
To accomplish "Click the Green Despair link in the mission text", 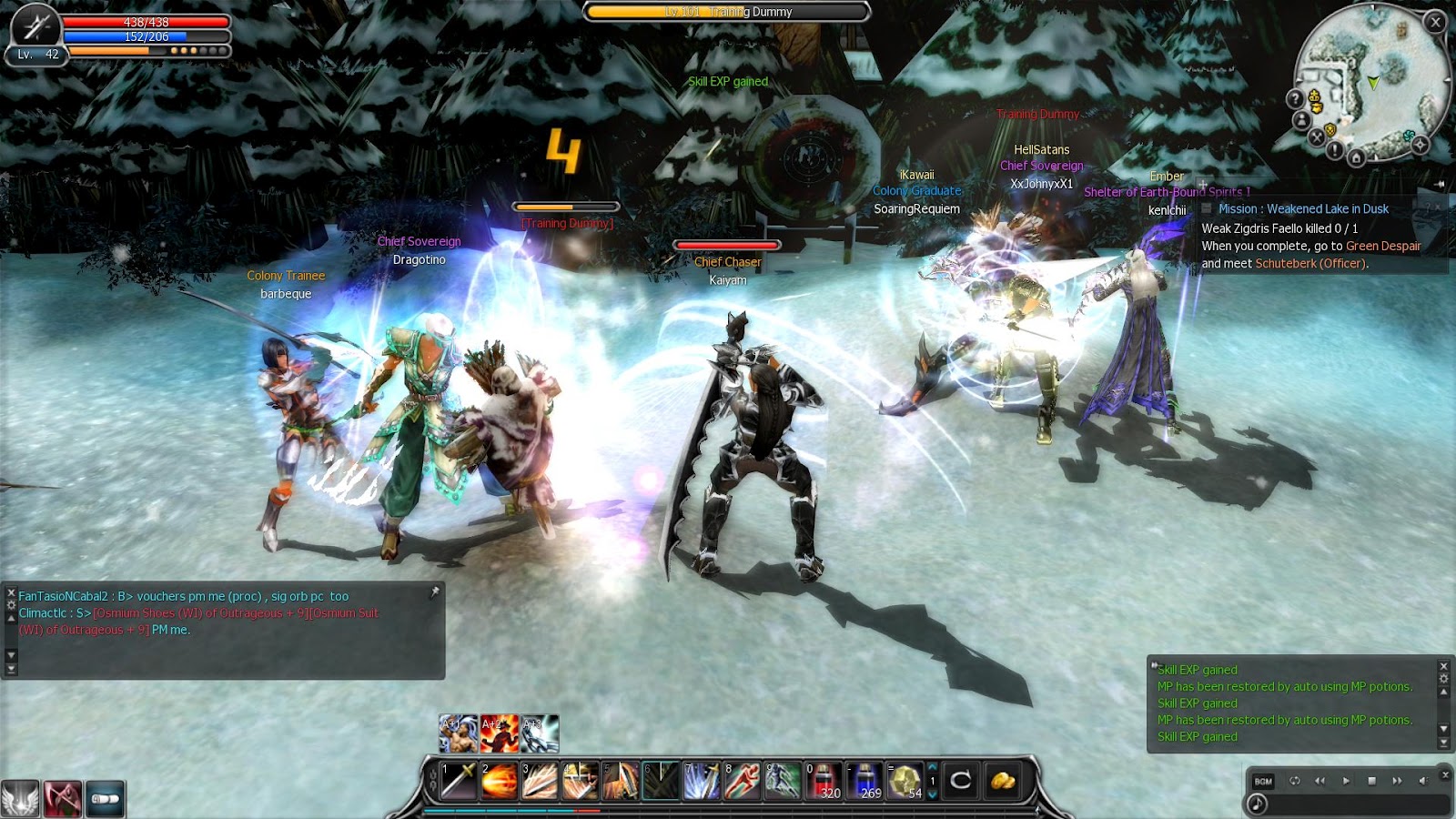I will coord(1382,246).
